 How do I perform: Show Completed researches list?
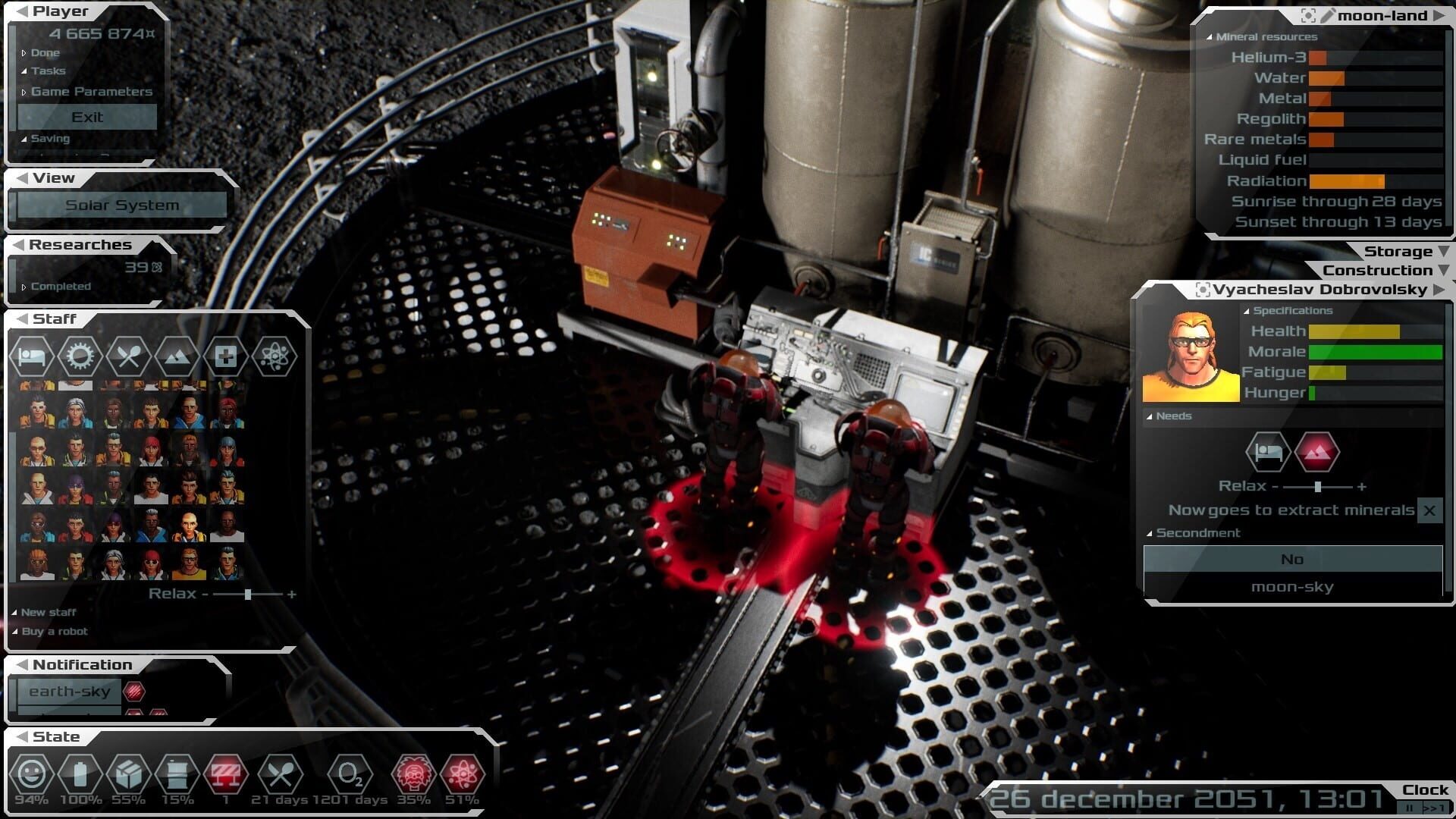click(60, 287)
